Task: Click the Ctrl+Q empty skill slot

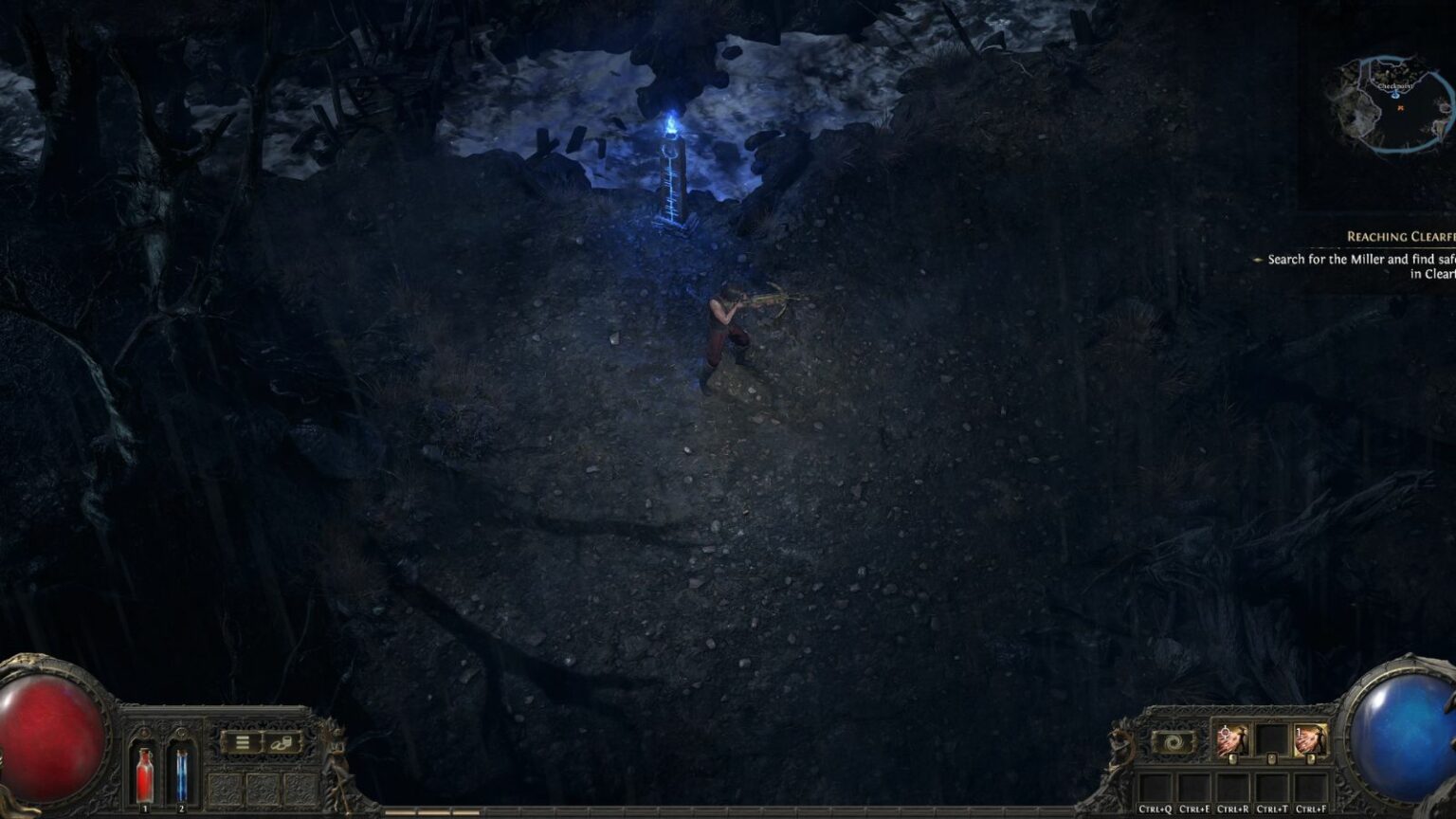Action: (x=1155, y=790)
